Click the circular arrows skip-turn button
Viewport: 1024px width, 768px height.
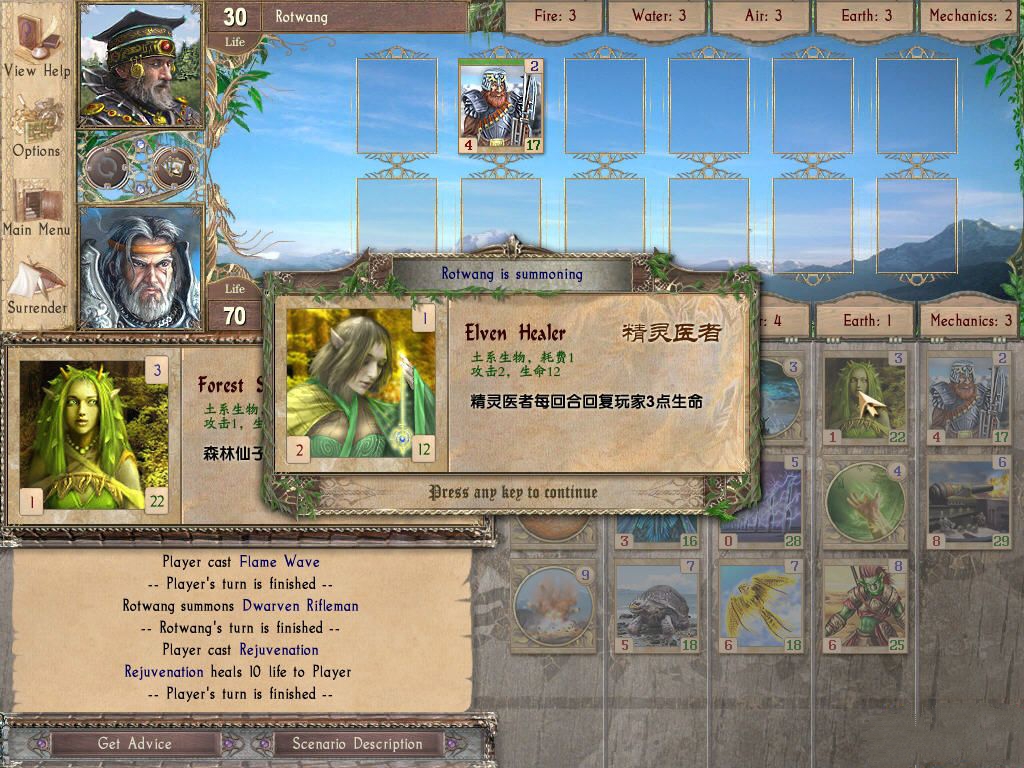105,167
